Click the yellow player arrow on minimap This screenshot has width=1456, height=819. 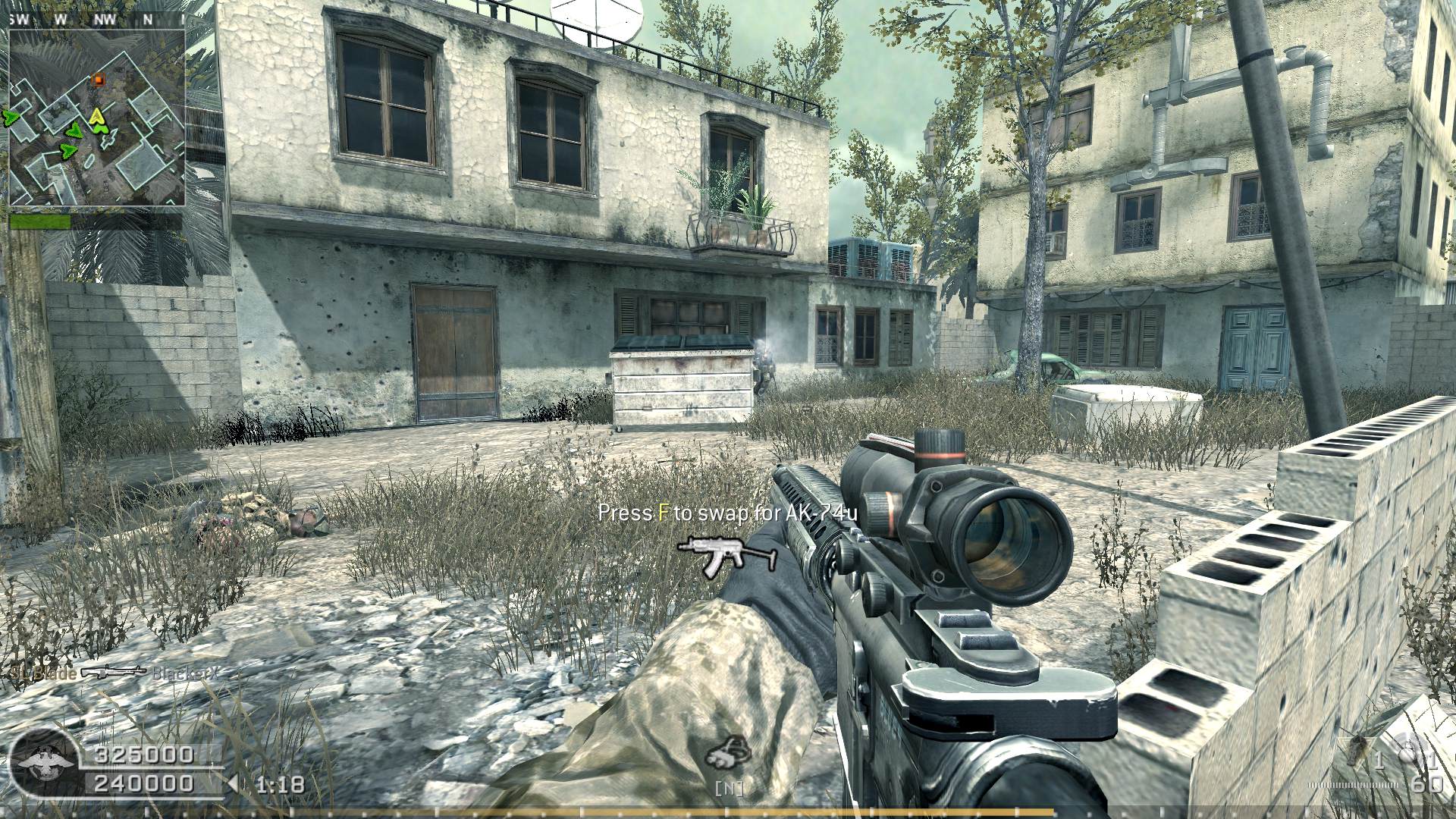point(97,117)
